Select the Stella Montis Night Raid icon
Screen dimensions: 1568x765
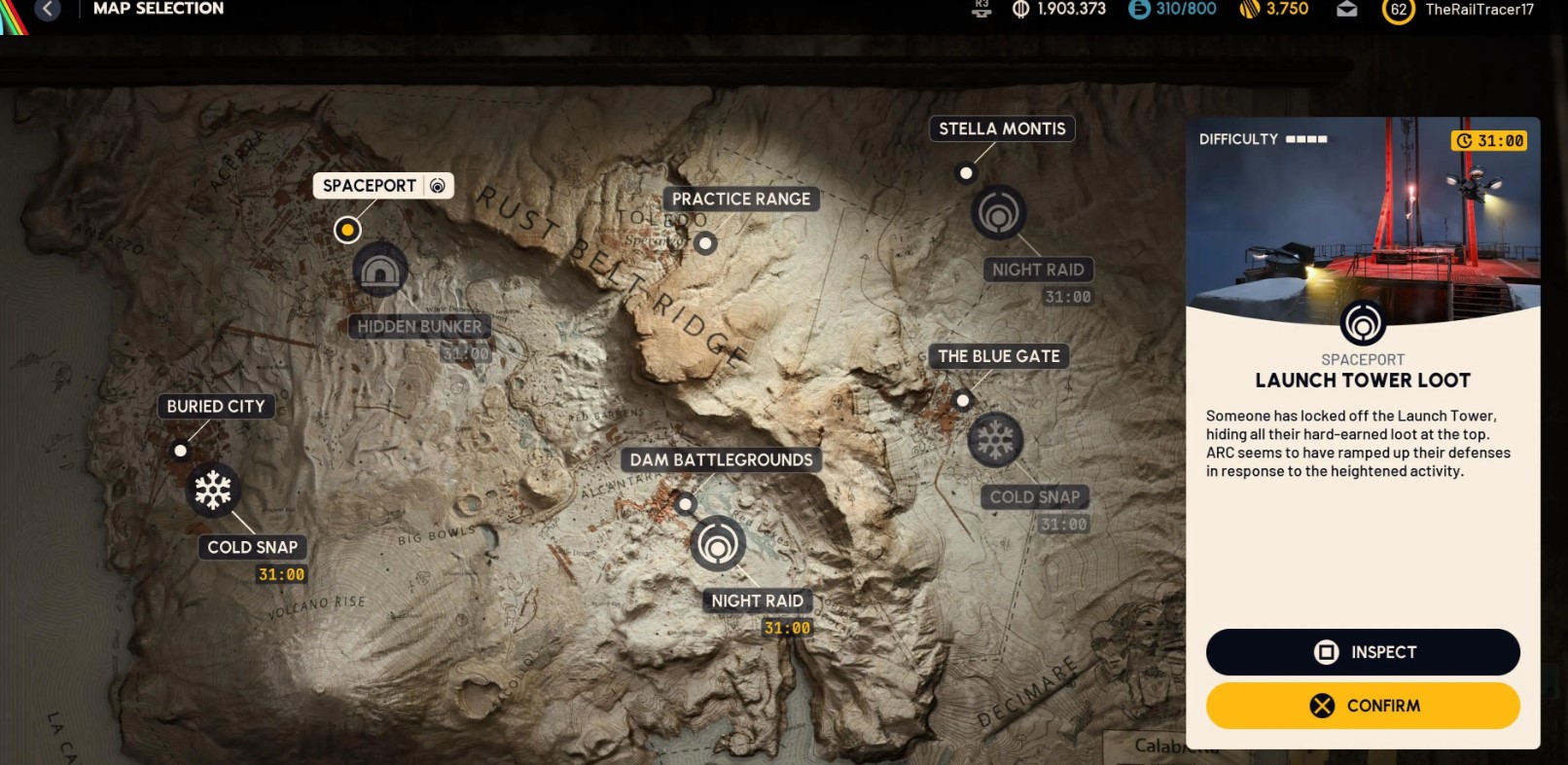998,212
